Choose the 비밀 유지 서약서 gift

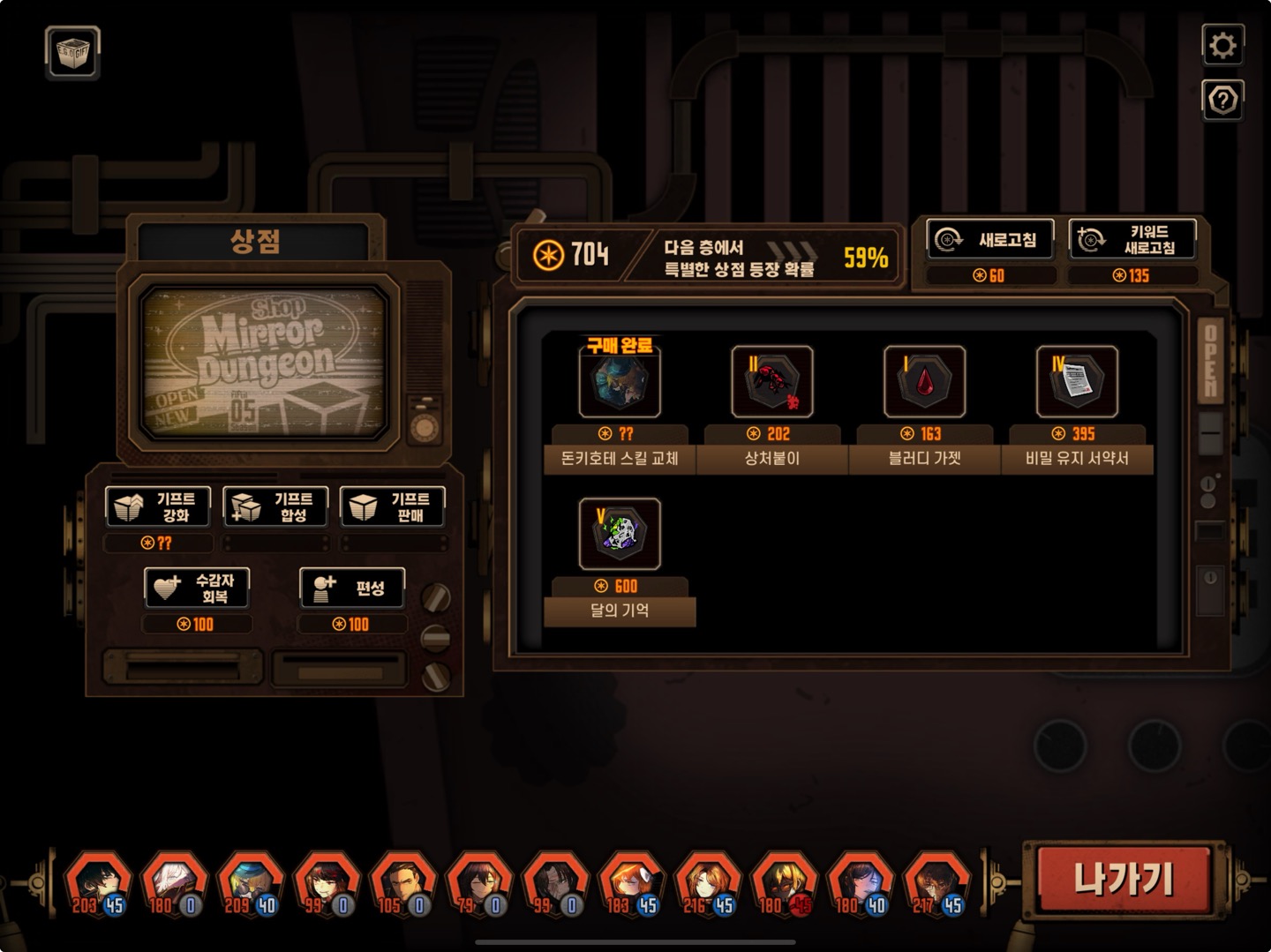[1076, 382]
